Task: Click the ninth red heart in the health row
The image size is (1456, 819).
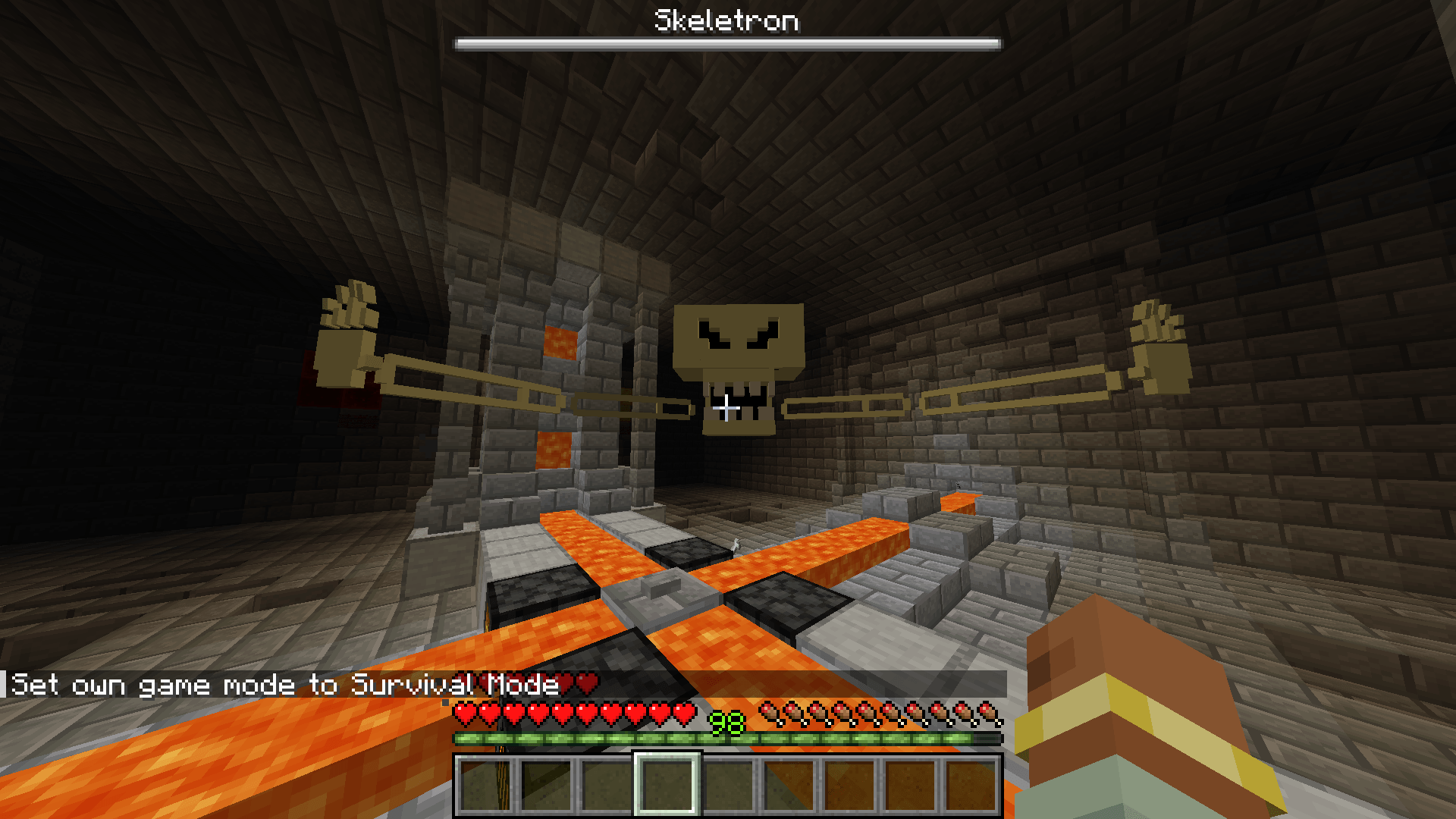Action: (660, 713)
